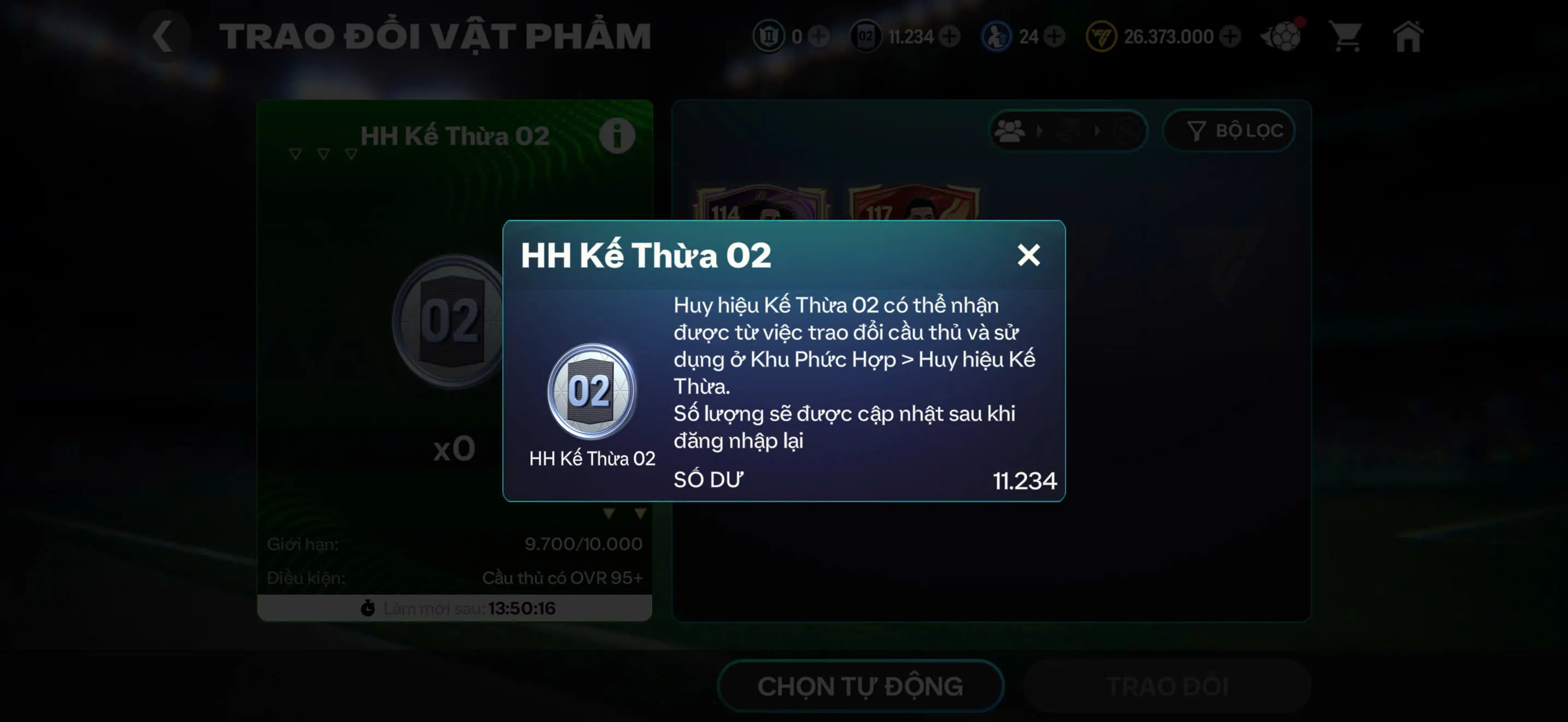Expand the first arrow in filter breadcrumb
The width and height of the screenshot is (1568, 722).
[1041, 131]
